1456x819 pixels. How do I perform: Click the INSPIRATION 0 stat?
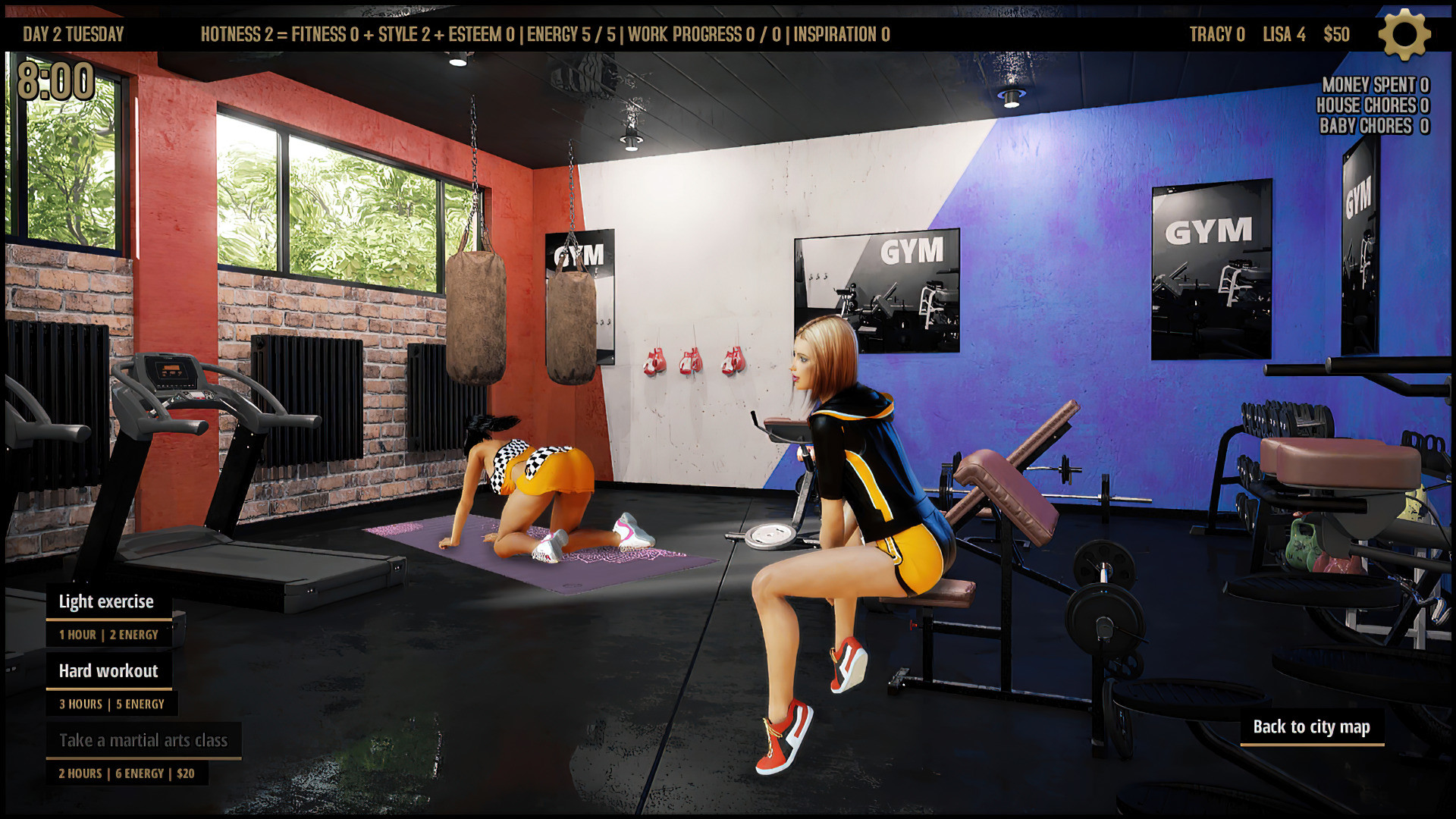842,34
